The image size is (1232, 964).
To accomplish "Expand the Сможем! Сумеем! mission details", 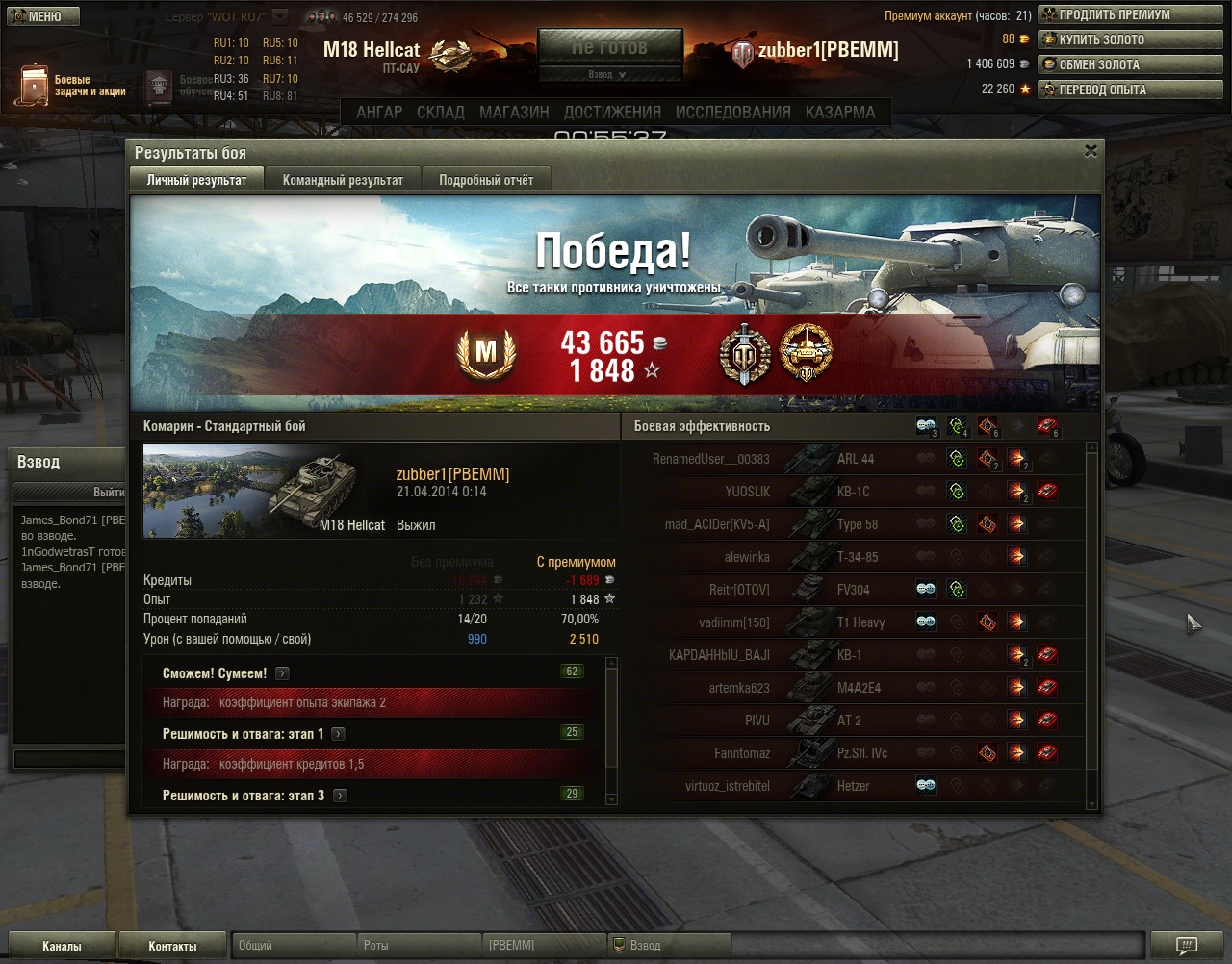I will click(282, 673).
